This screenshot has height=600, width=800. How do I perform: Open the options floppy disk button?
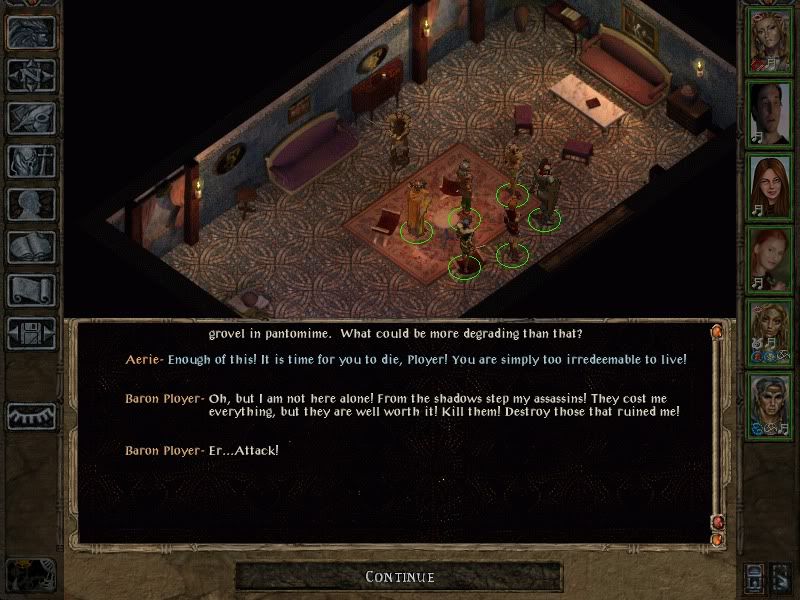(30, 333)
